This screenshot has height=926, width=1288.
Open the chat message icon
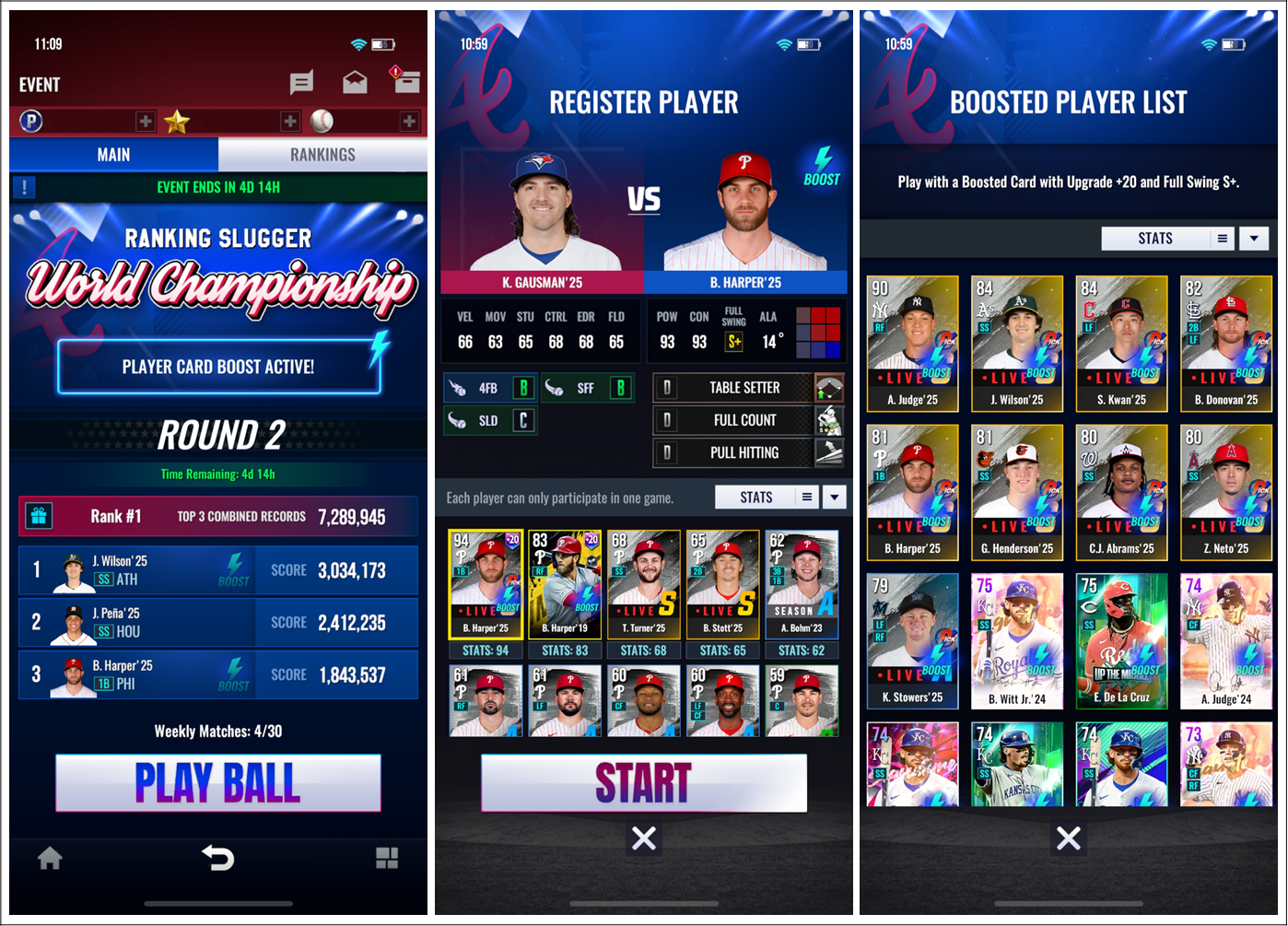click(x=301, y=84)
